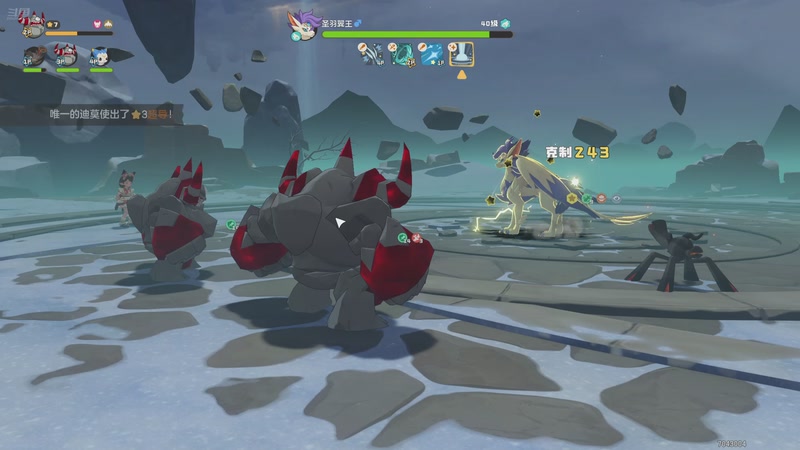Inspect the highlighted light-beam boss skill

tap(461, 54)
